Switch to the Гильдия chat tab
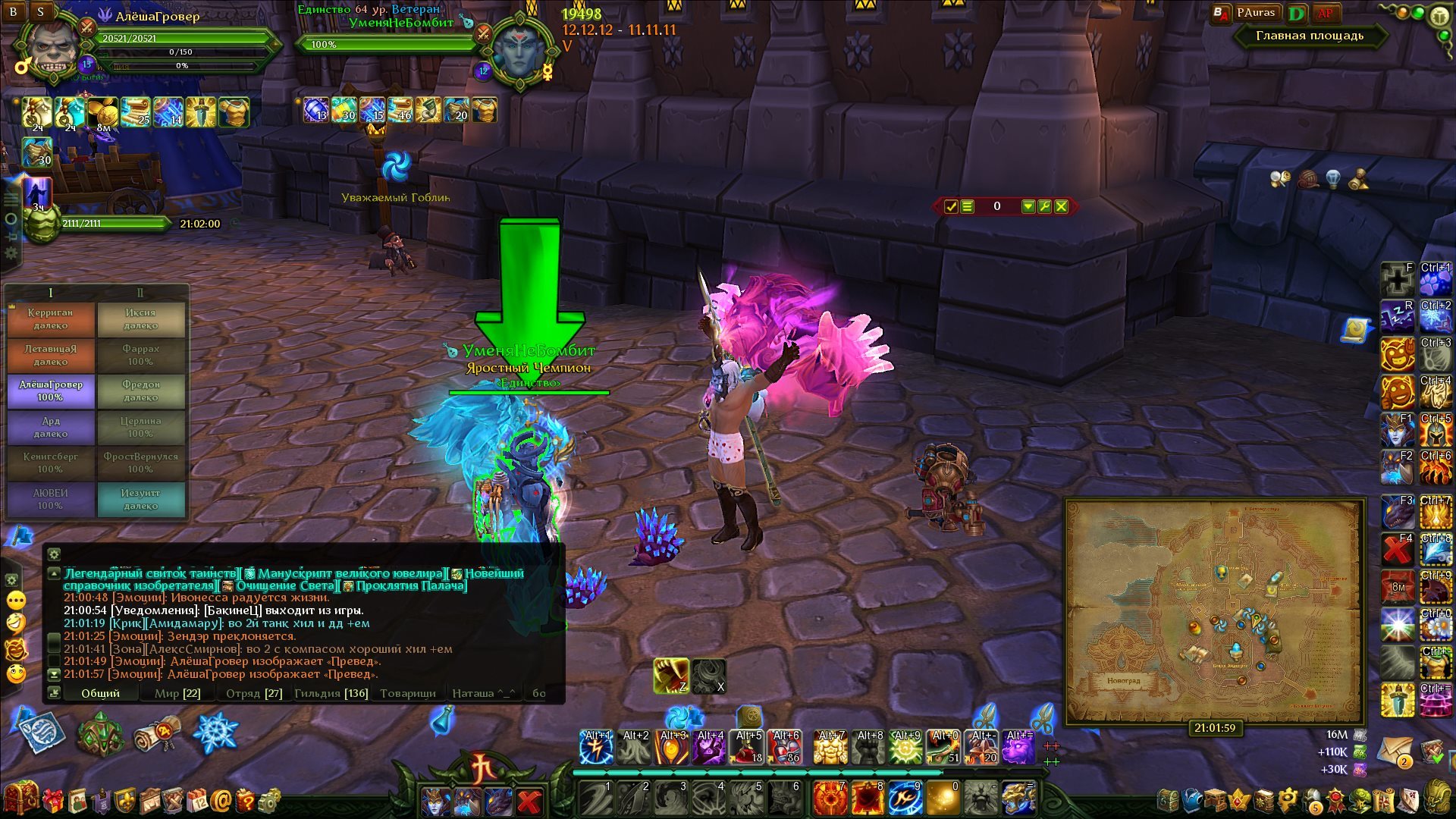The image size is (1456, 819). pos(331,693)
